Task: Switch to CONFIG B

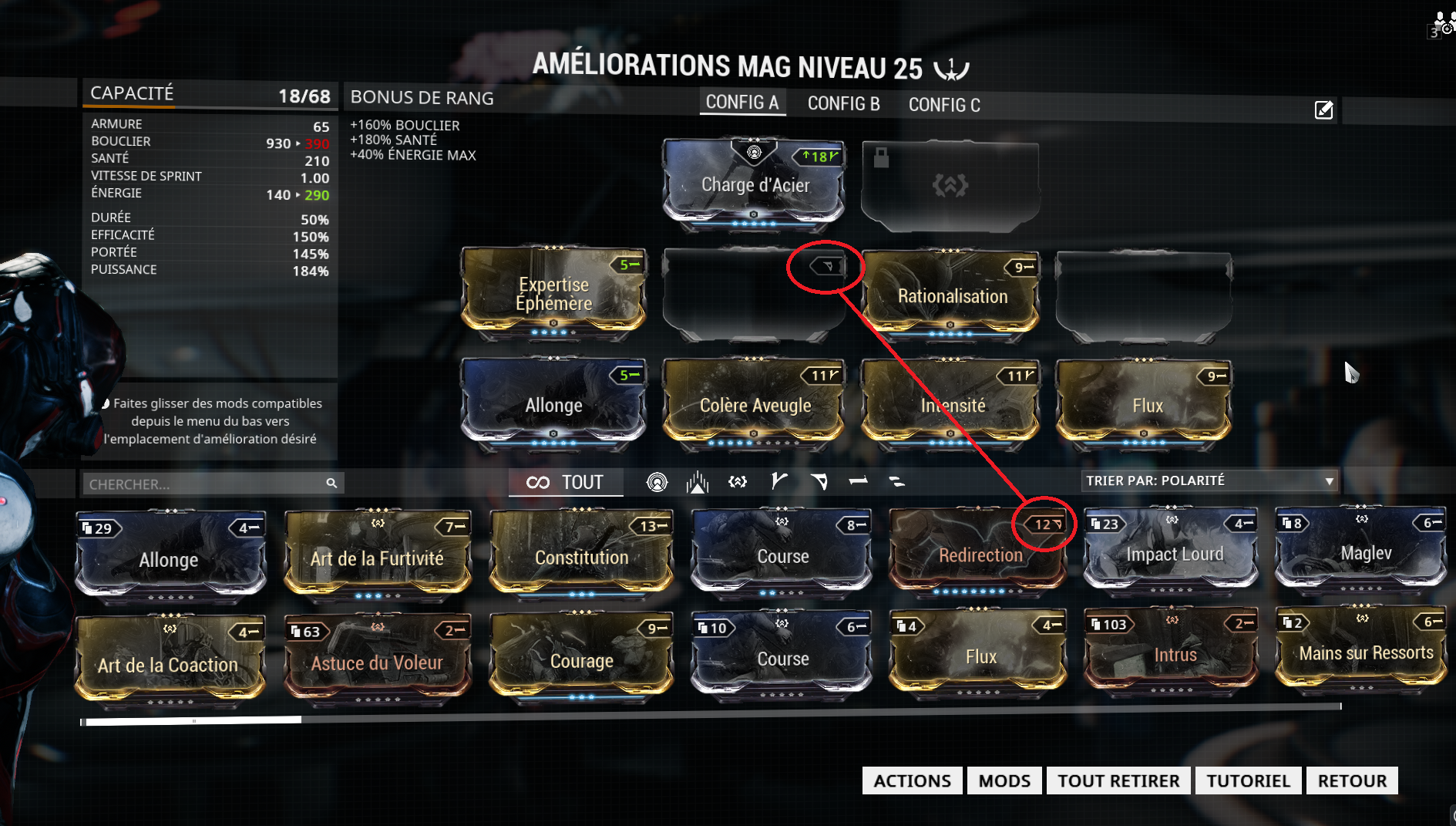Action: tap(843, 103)
